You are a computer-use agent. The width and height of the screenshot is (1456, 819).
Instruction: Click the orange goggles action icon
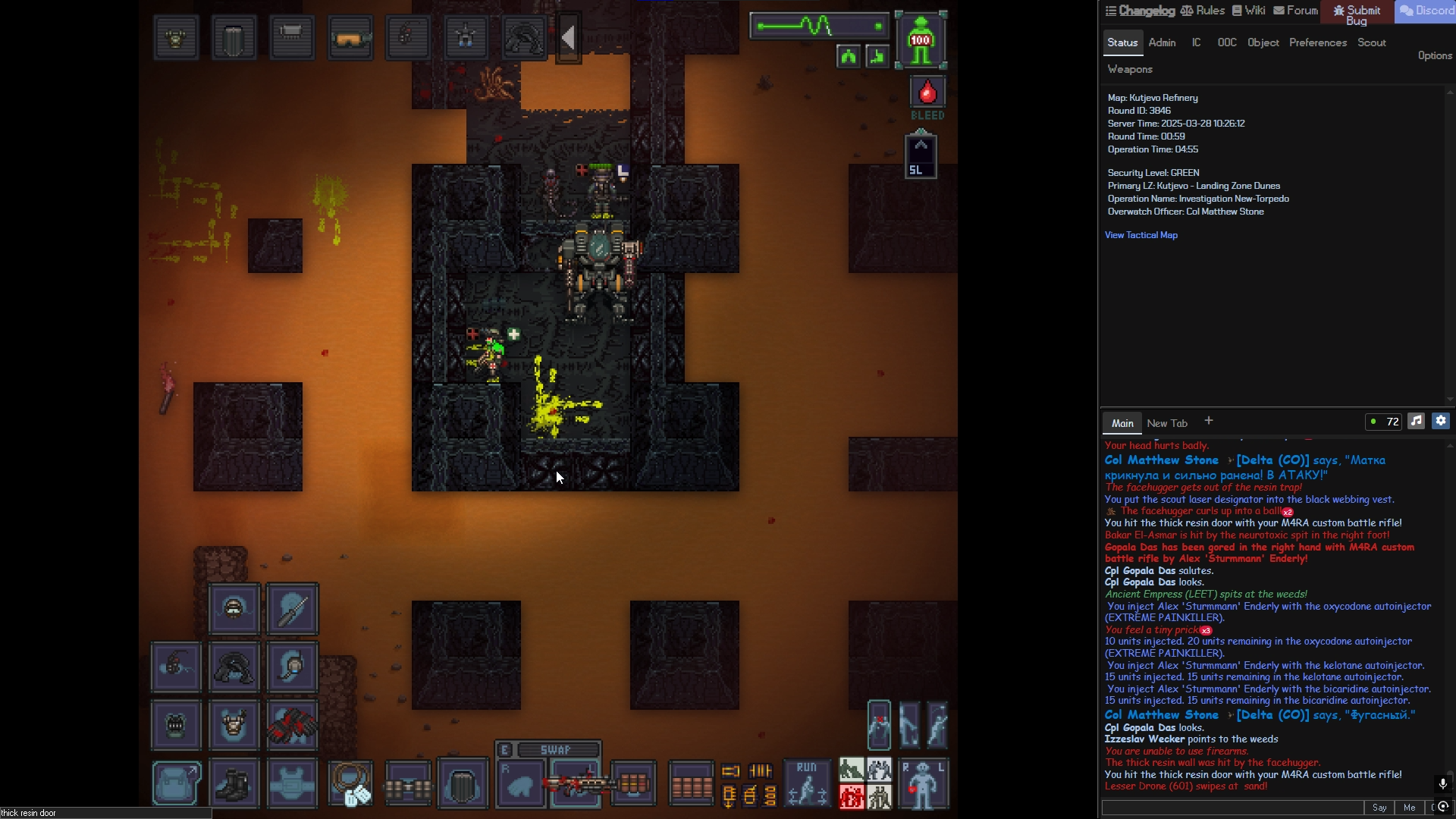[350, 38]
